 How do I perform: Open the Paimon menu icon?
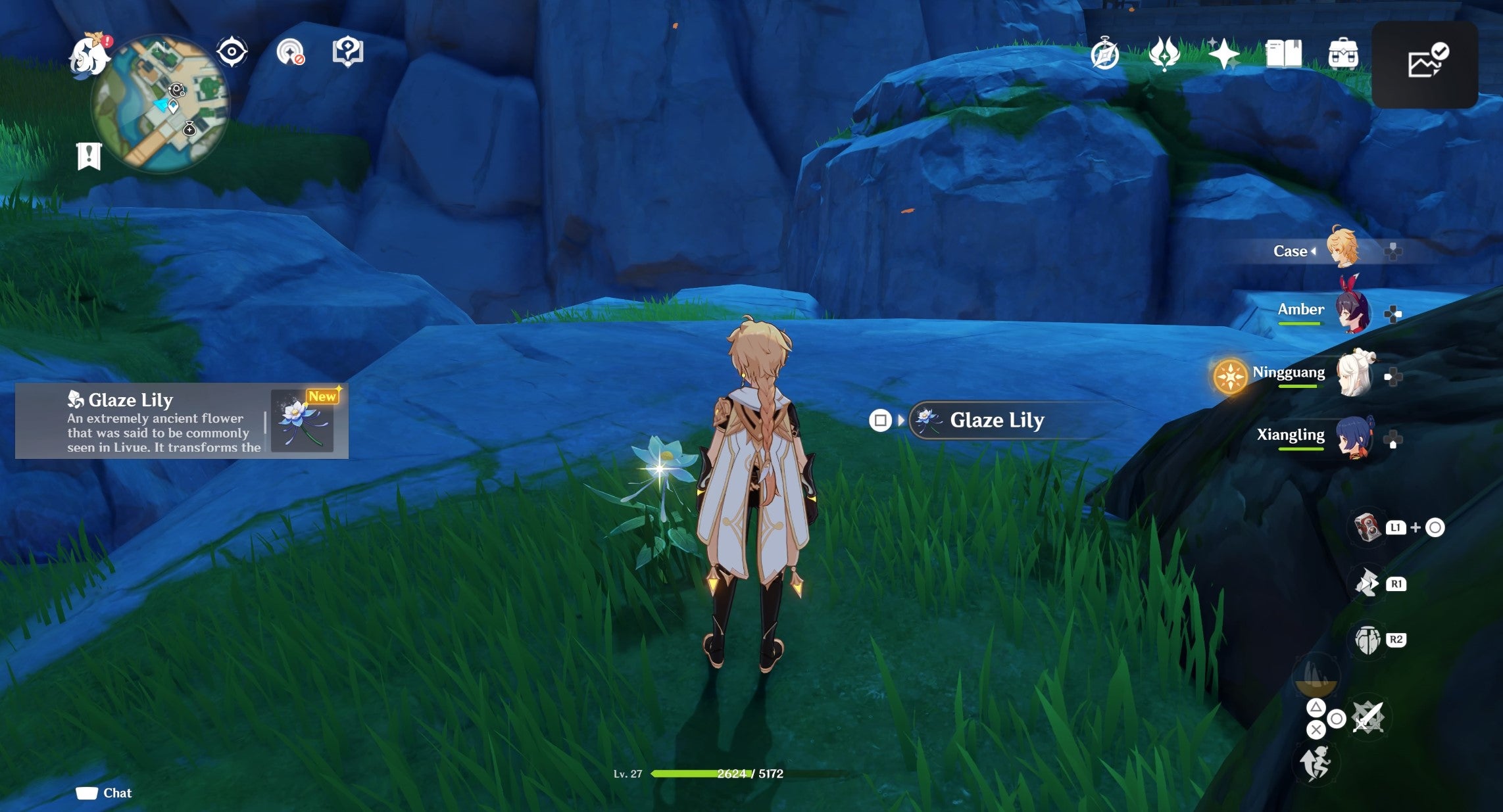(x=89, y=57)
